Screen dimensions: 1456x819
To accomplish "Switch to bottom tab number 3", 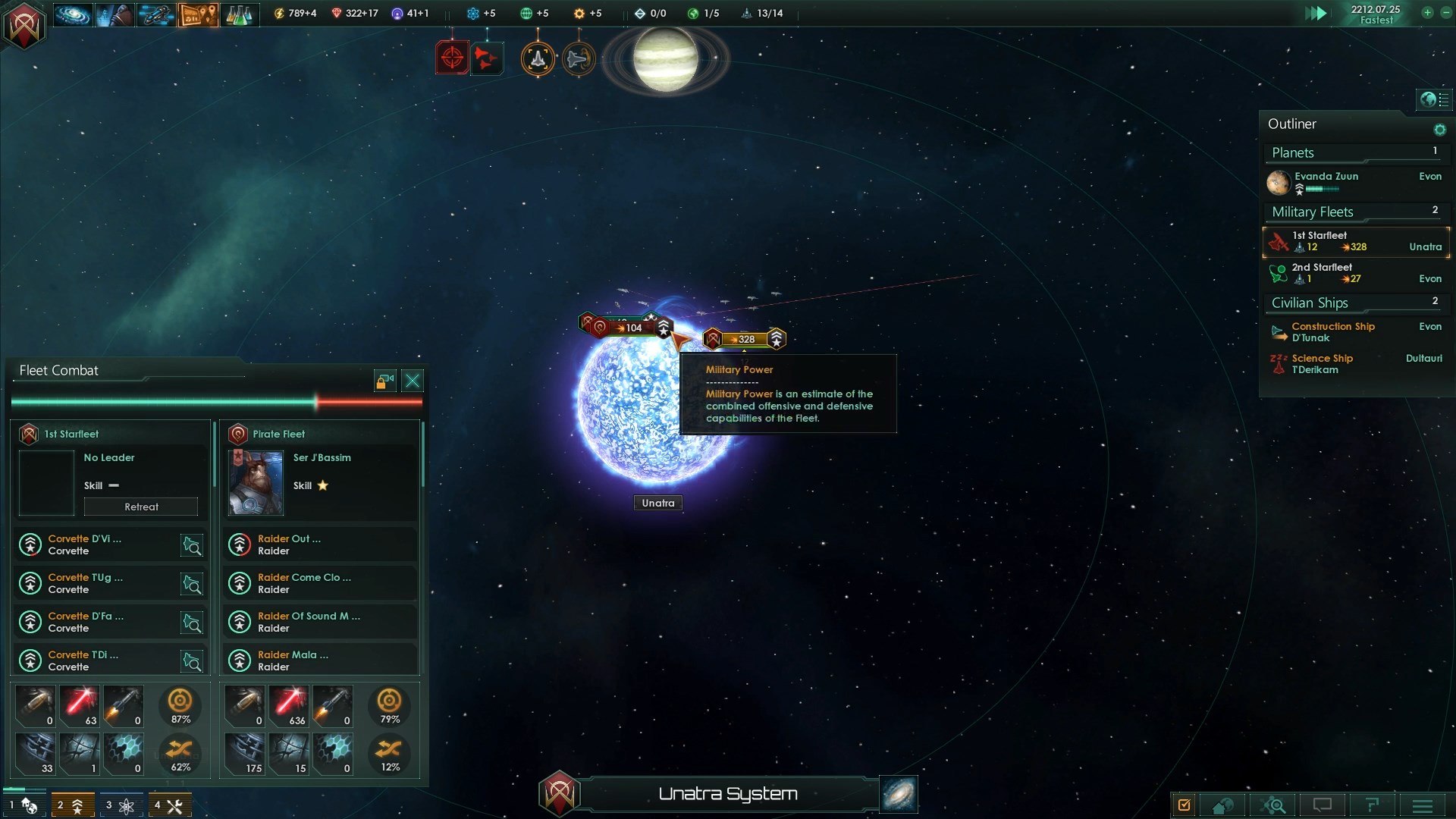I will pos(120,805).
